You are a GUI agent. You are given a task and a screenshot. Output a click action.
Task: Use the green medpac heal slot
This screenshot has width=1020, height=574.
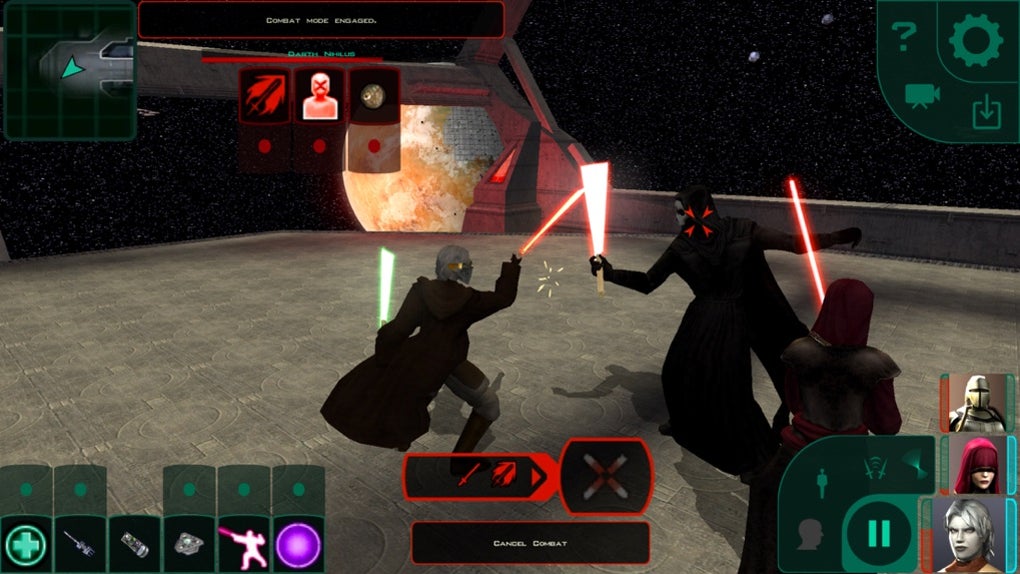click(x=25, y=545)
